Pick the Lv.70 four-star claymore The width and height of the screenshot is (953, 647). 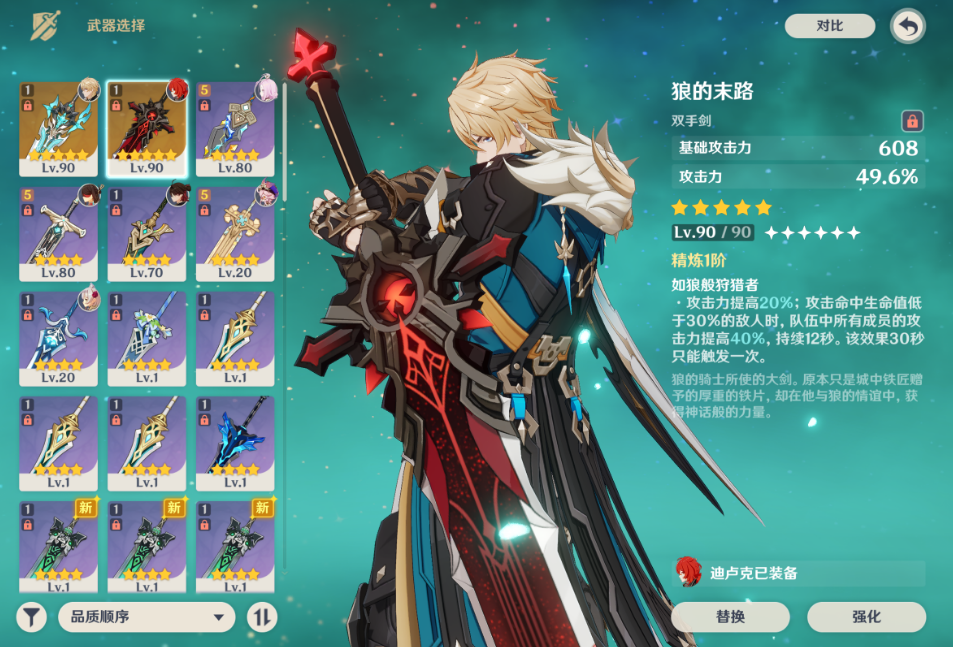[x=147, y=232]
